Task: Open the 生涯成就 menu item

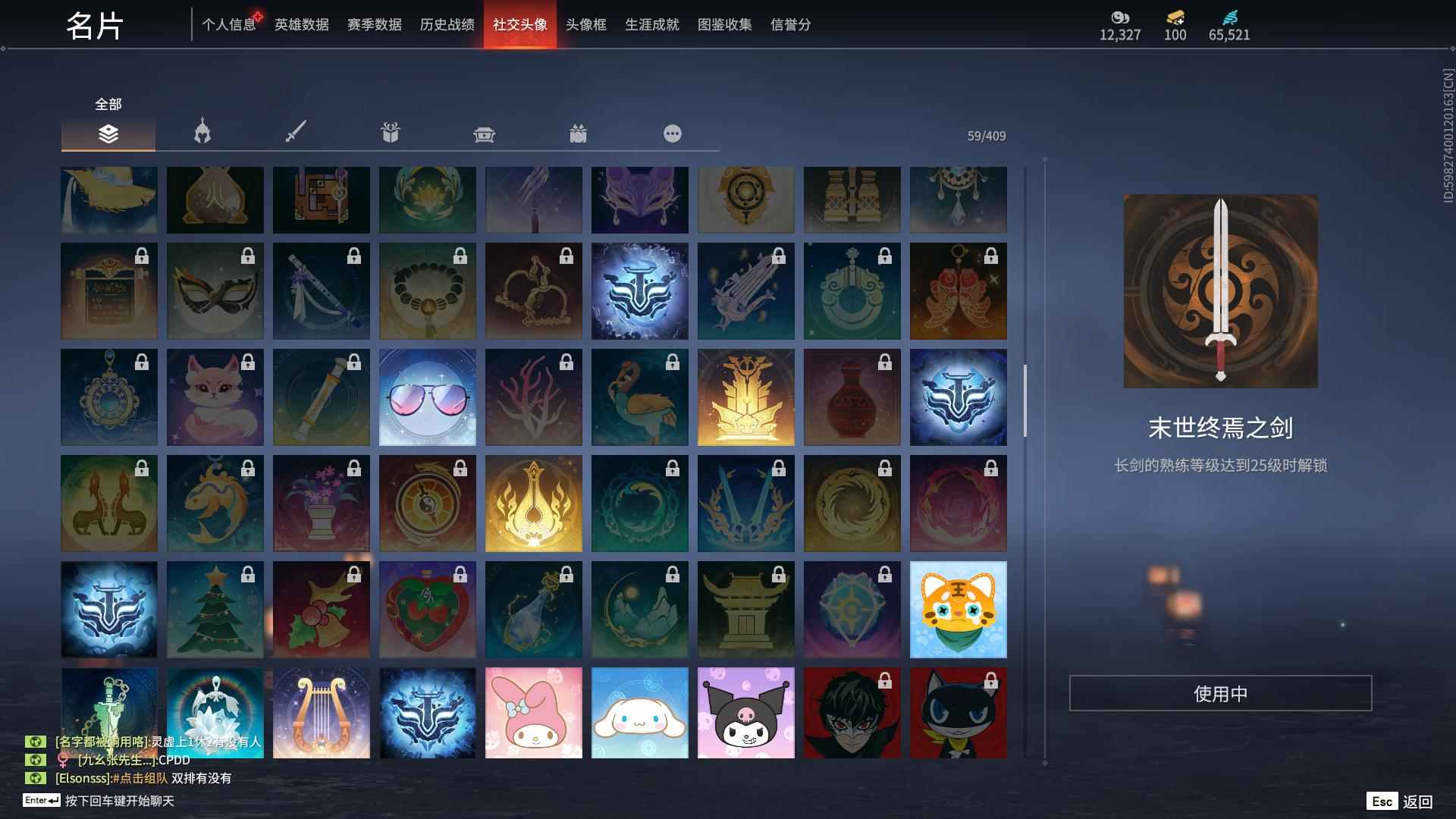Action: 651,24
